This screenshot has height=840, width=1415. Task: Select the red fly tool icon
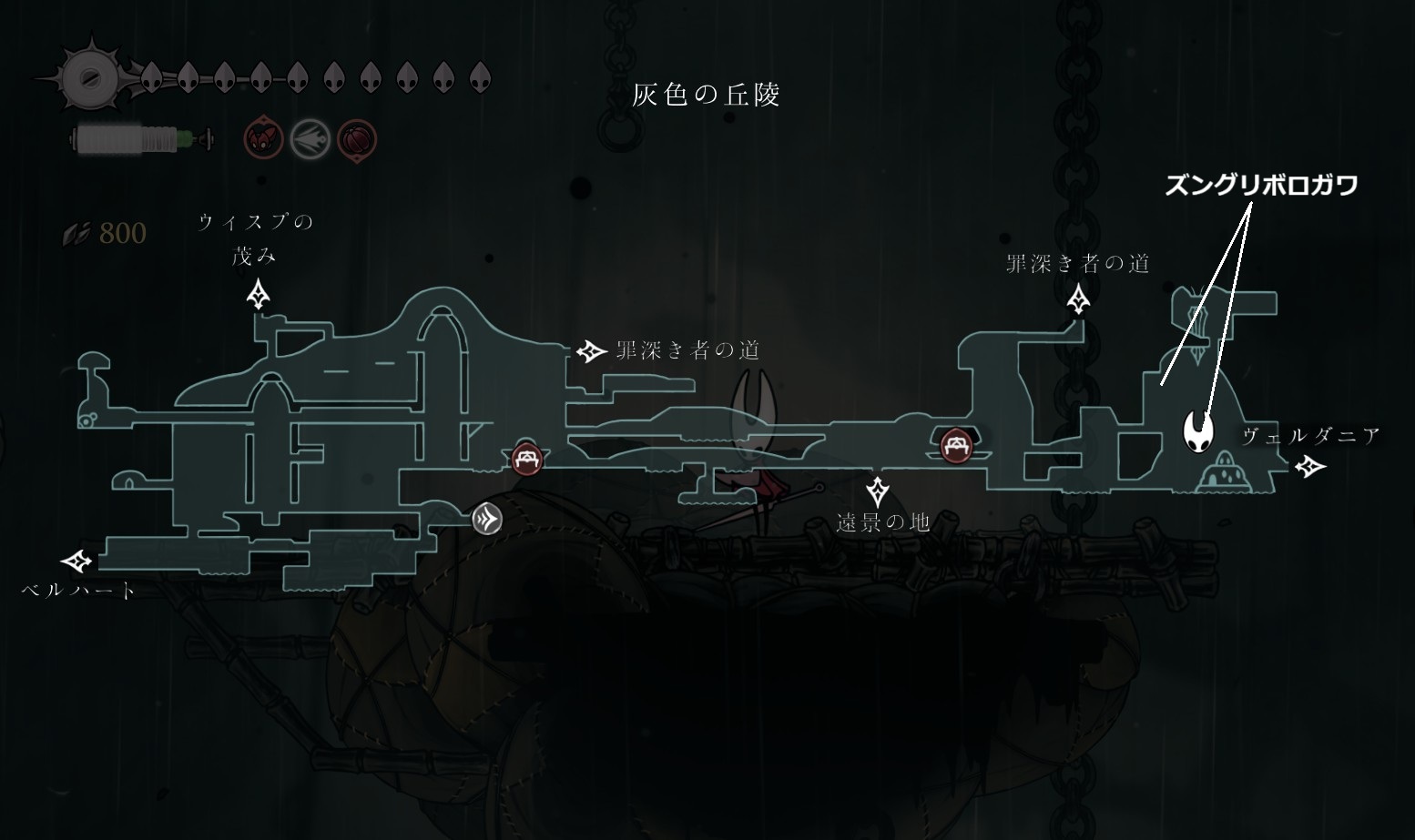coord(264,139)
